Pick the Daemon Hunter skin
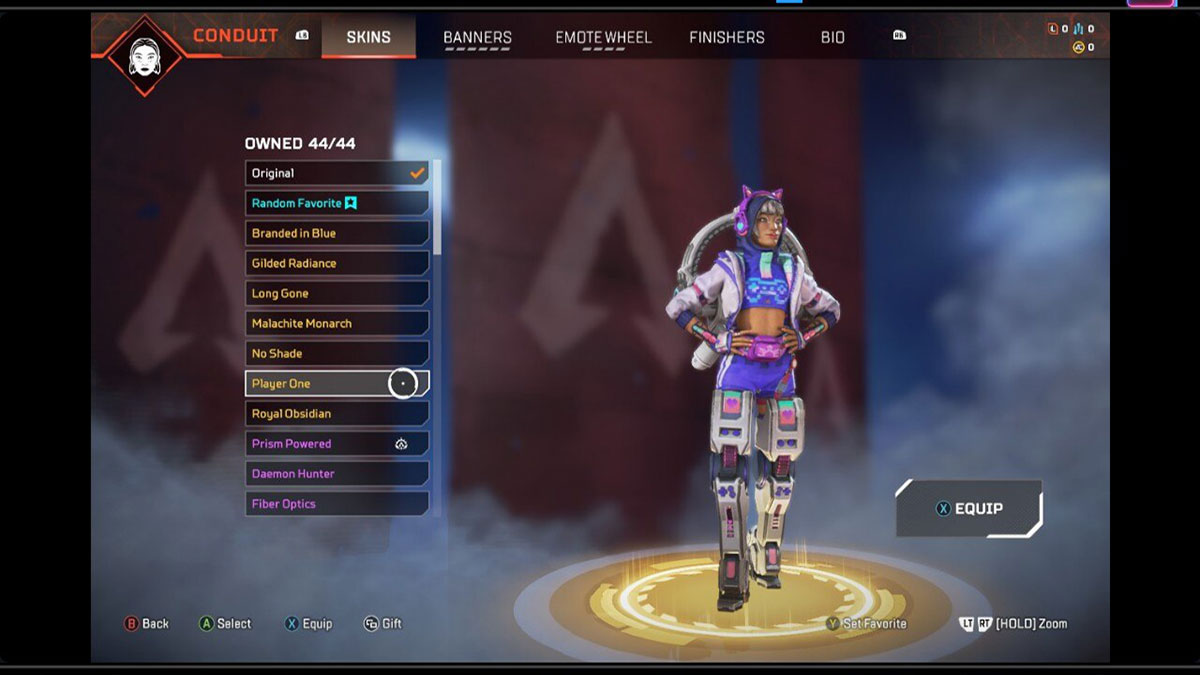This screenshot has width=1200, height=675. 337,473
